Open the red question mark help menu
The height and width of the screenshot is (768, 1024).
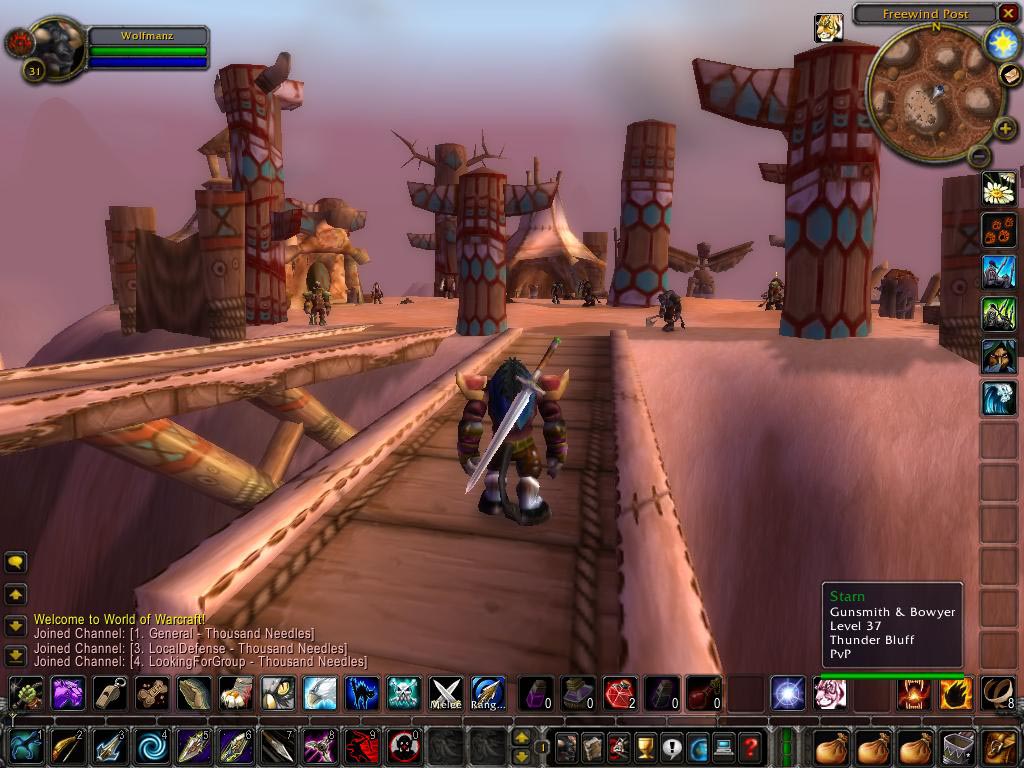tap(749, 746)
